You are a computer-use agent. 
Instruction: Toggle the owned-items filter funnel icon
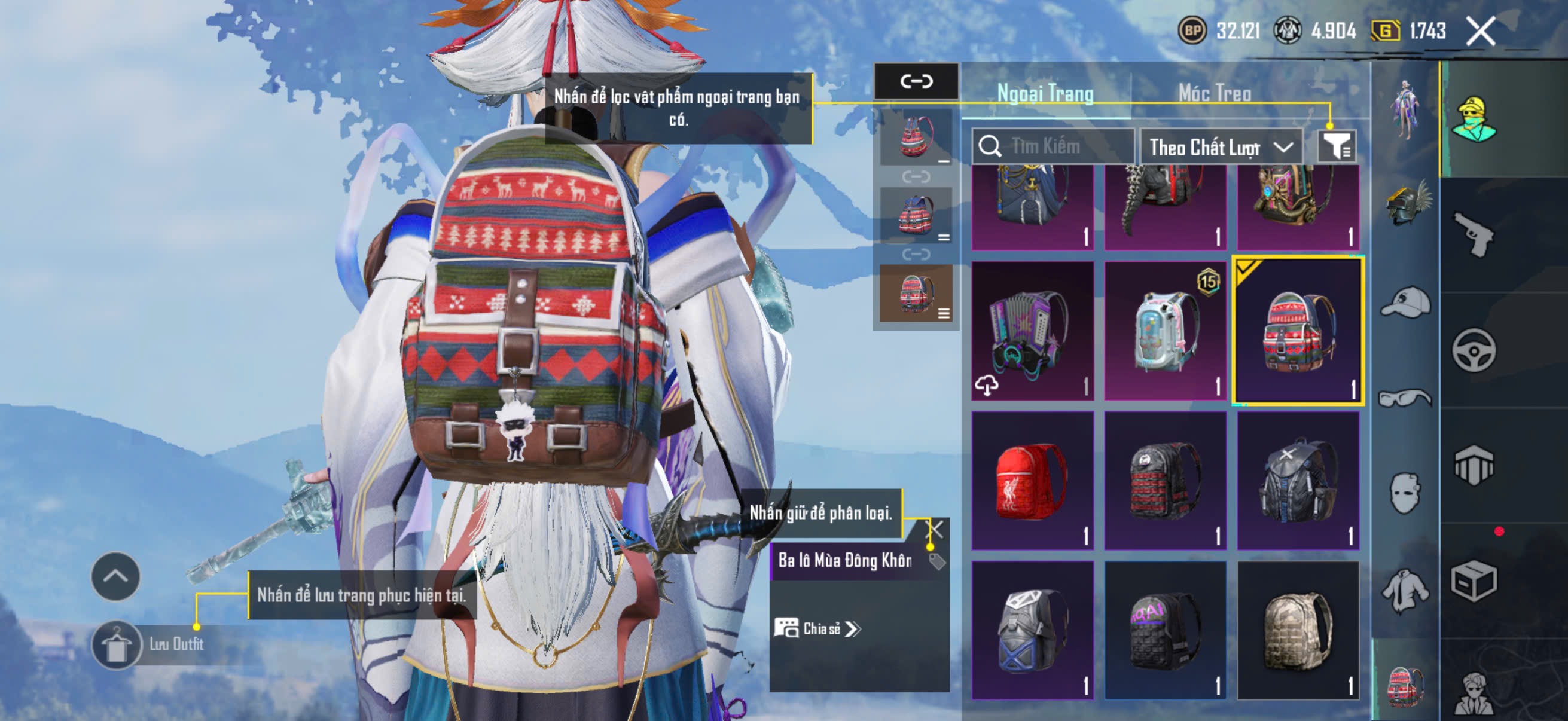coord(1336,146)
